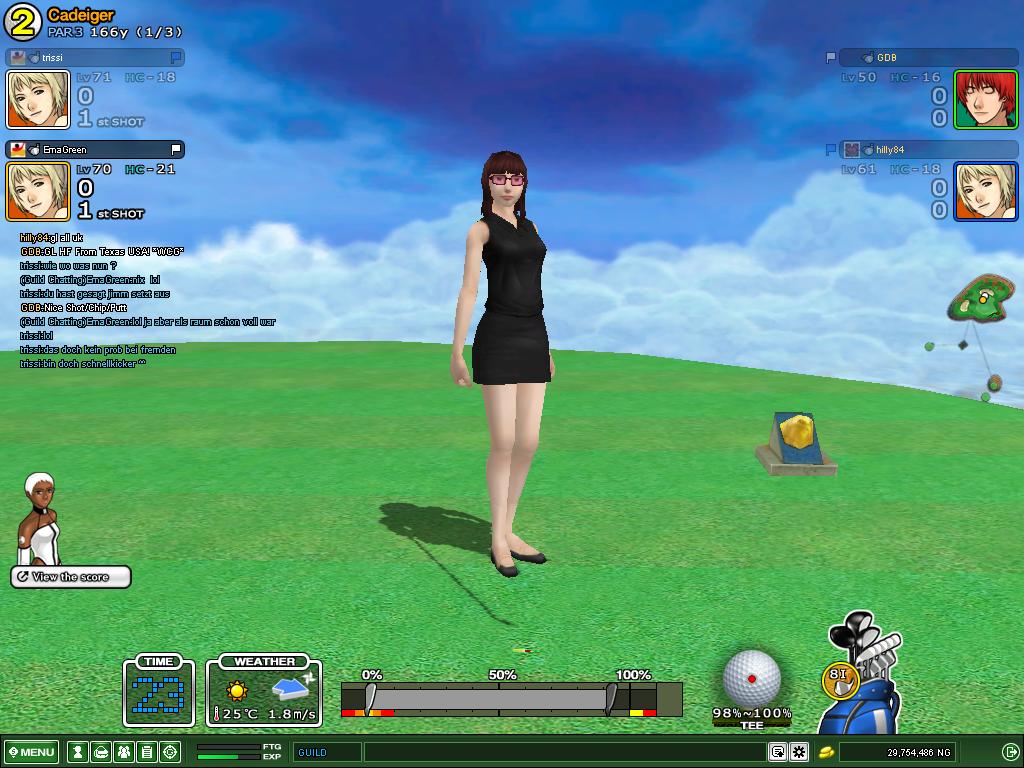The image size is (1024, 768).
Task: Open the MENU button
Action: [31, 752]
